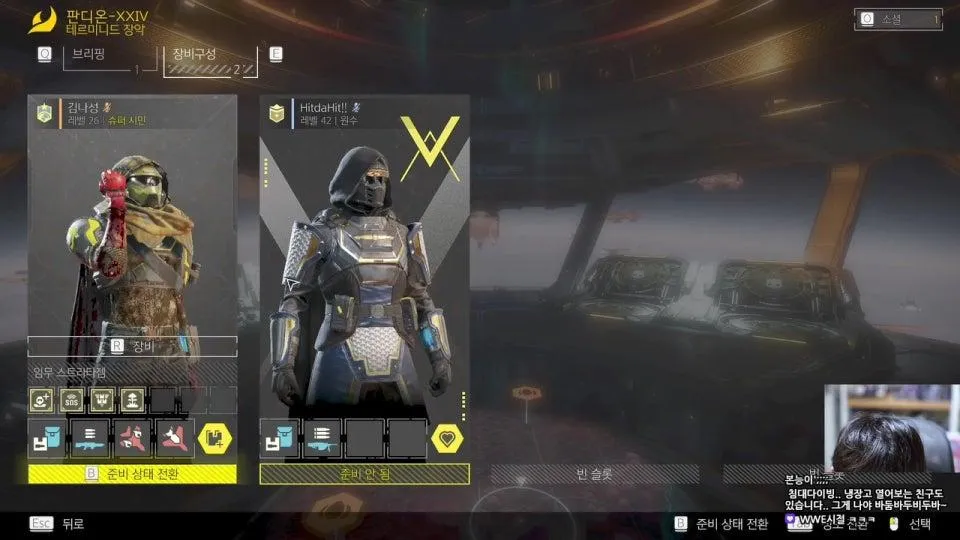View HitdaHit!!'s heart booster hexagon

click(449, 438)
